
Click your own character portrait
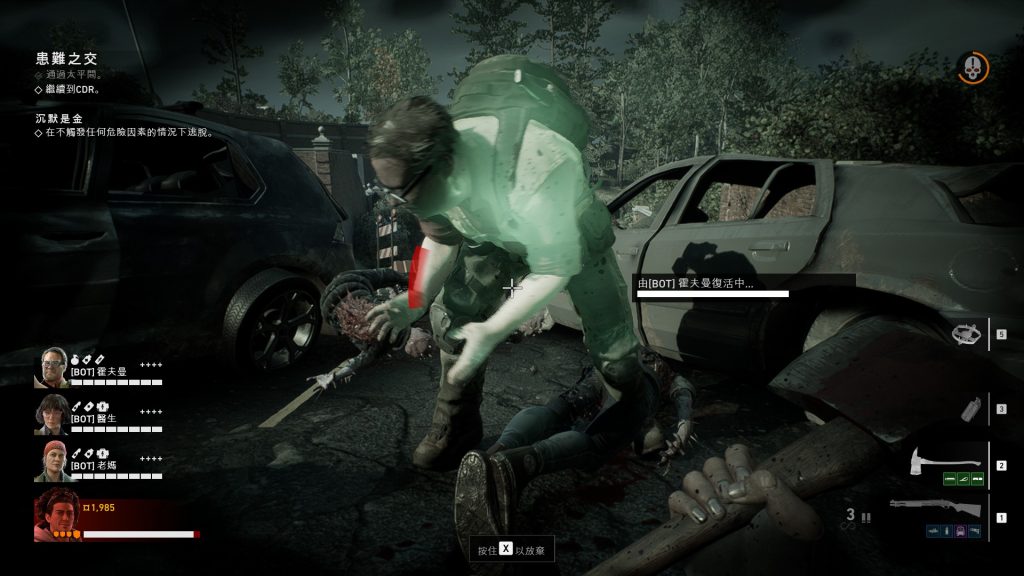point(58,515)
